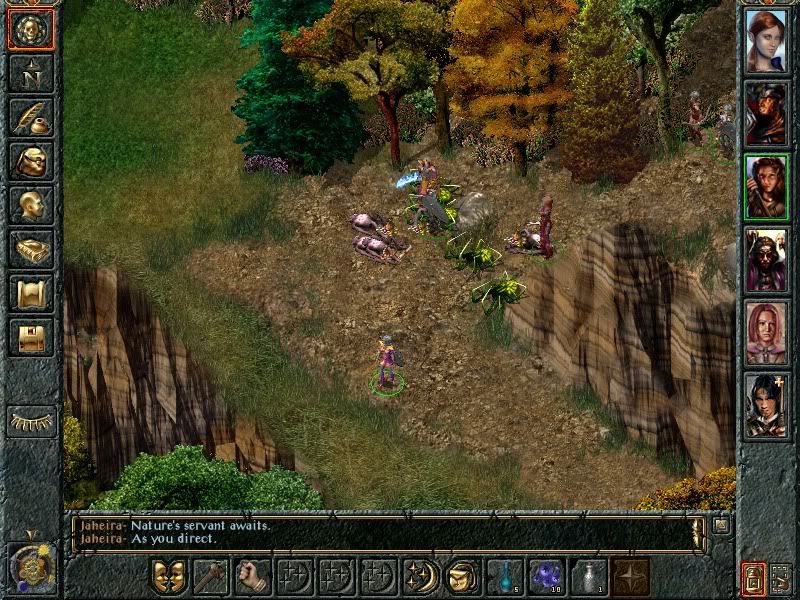Open the options chest button

point(30,336)
